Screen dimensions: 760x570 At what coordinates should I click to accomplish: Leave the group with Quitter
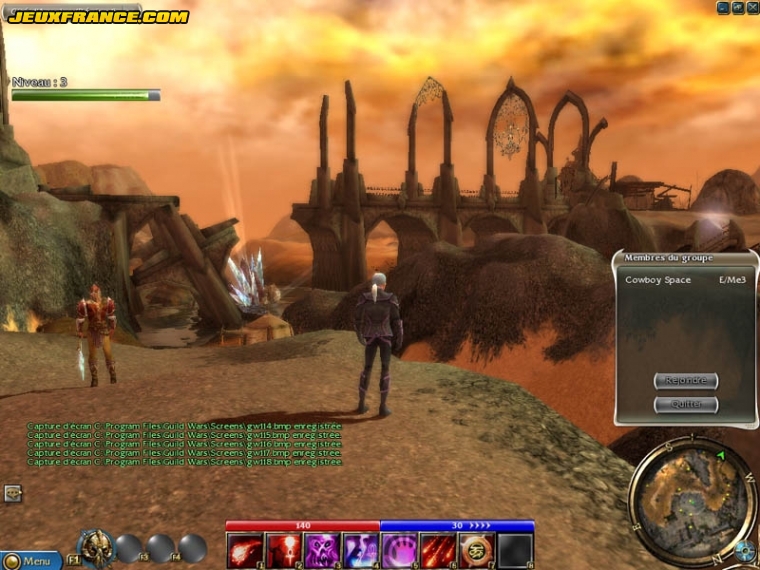coord(686,405)
